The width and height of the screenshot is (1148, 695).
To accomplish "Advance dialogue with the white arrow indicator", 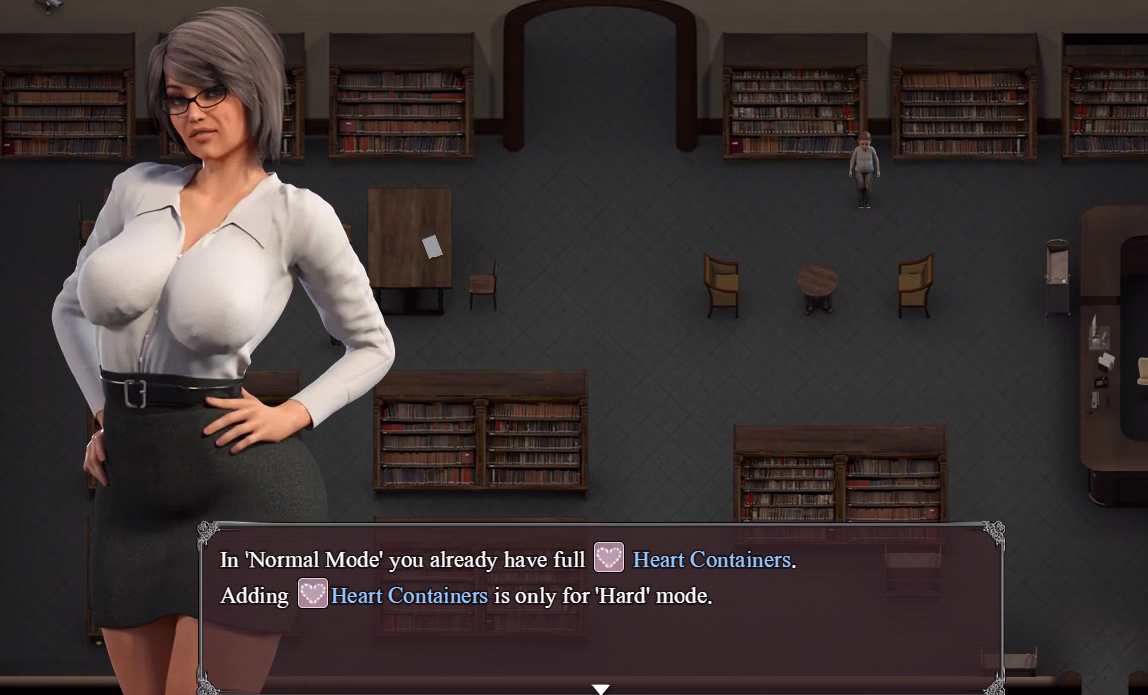I will [x=600, y=688].
